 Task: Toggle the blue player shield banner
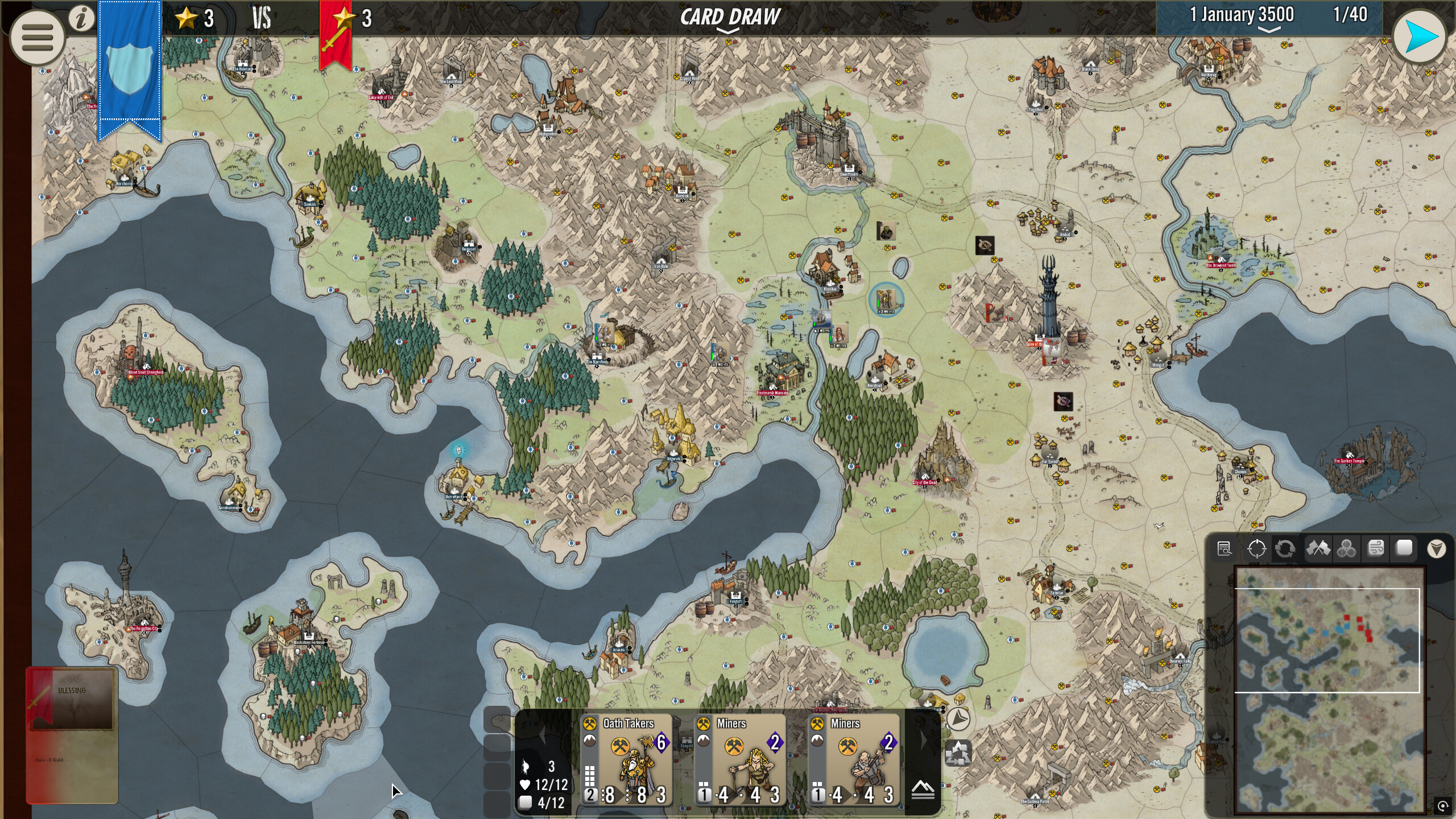click(x=129, y=68)
